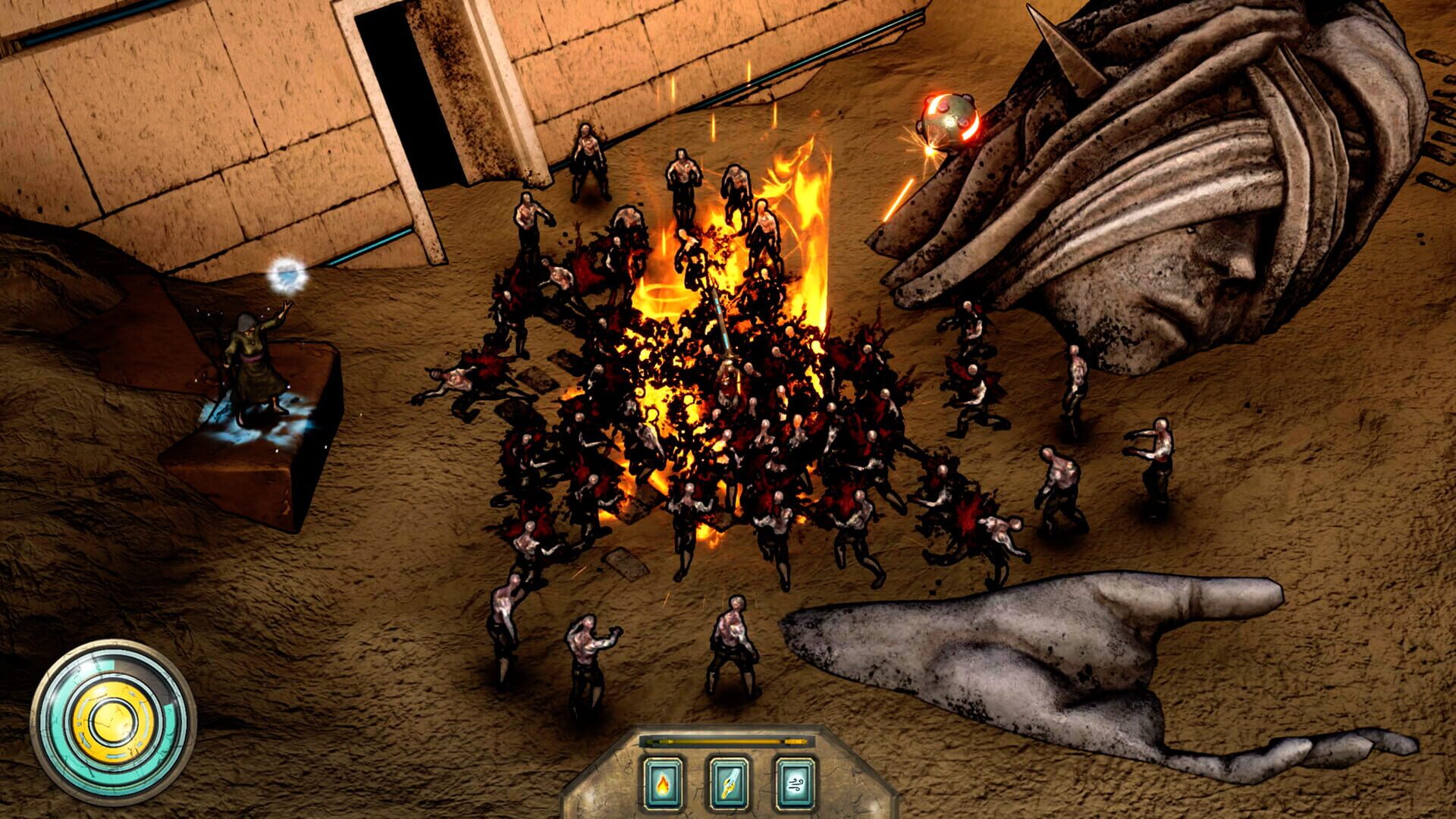Click the glowing red drone enemy
The height and width of the screenshot is (819, 1456).
coord(949,121)
